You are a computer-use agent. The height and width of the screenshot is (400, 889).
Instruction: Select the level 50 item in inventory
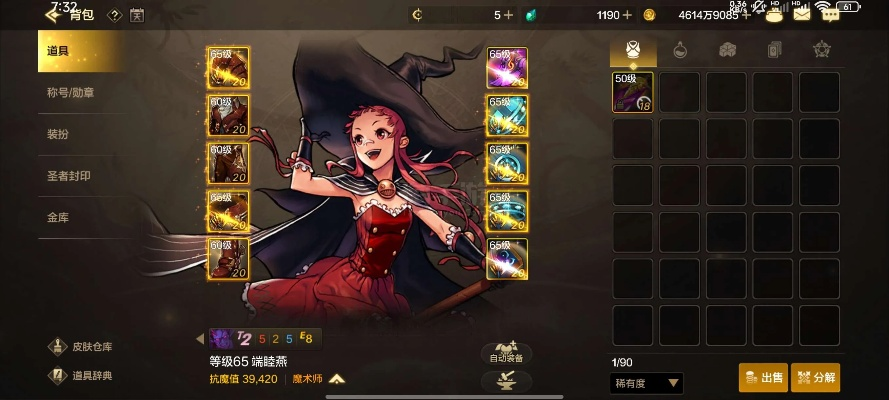[633, 92]
